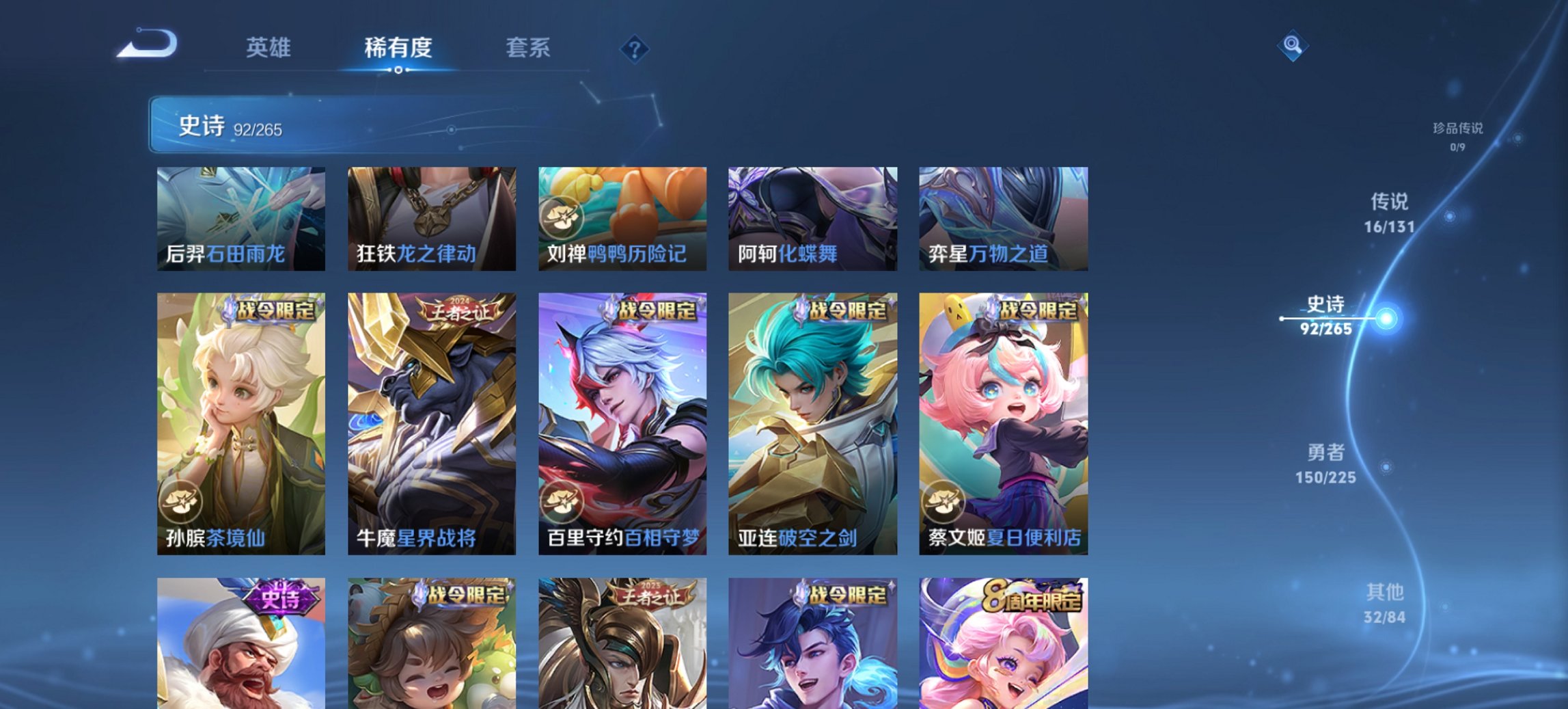Click fragment icon on 刘禅鸭鸭历险记 skin
The width and height of the screenshot is (1568, 709).
click(562, 214)
